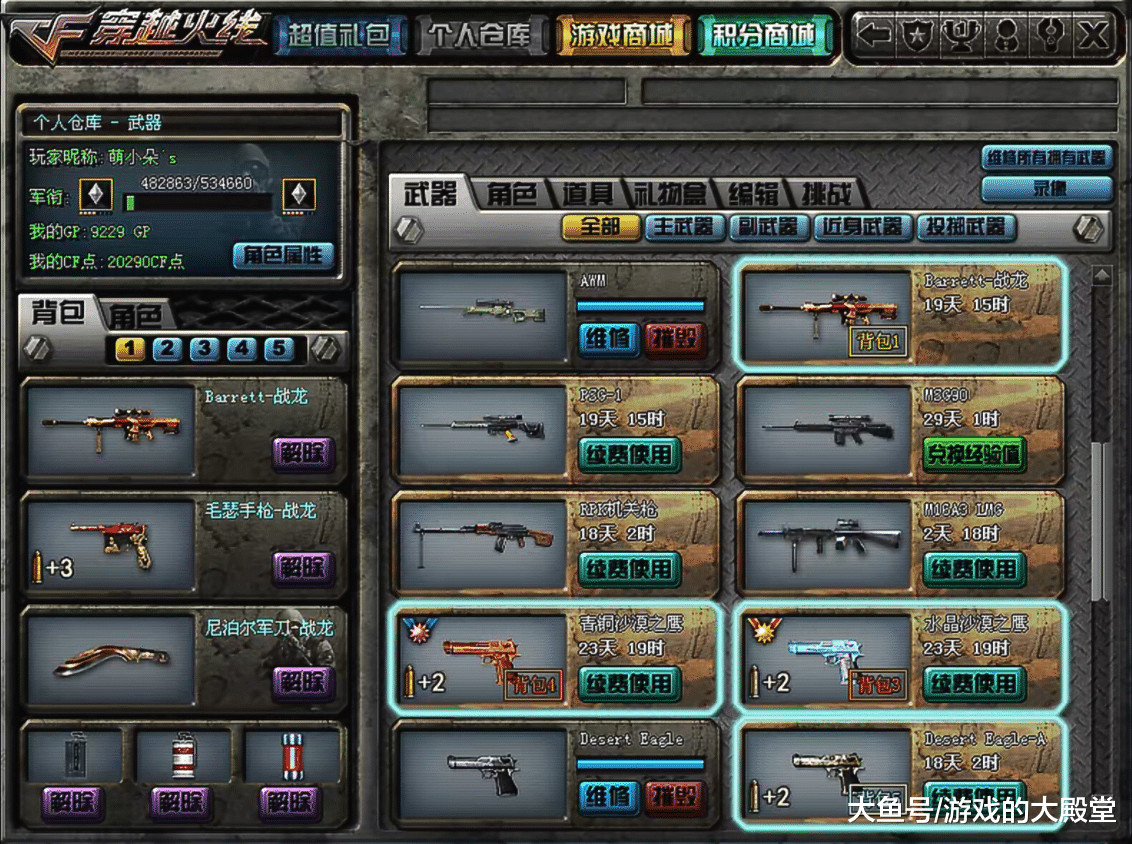Open the 超值礼包 menu
The width and height of the screenshot is (1132, 844).
pyautogui.click(x=339, y=36)
